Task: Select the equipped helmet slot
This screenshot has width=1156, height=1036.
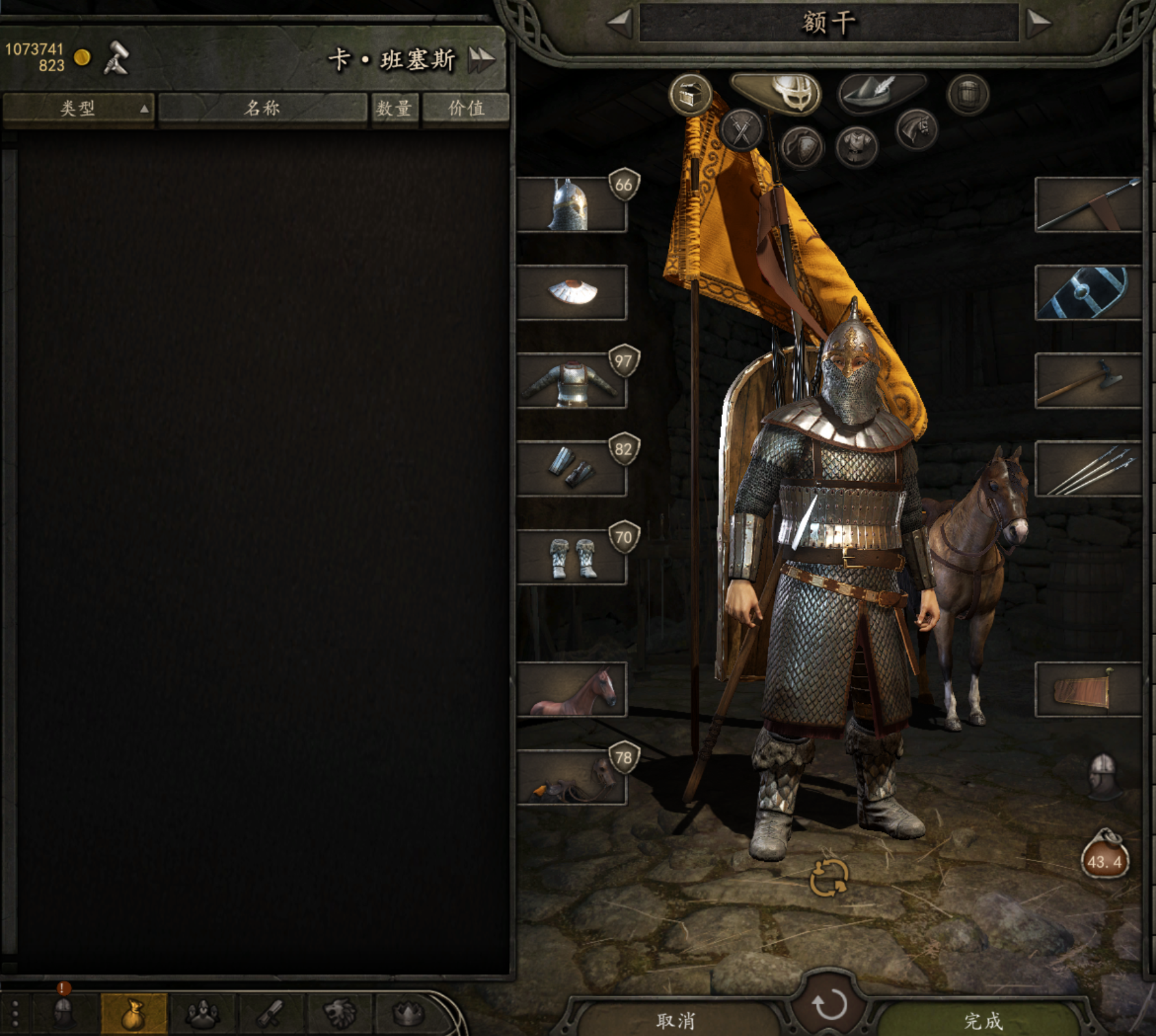Action: [571, 205]
